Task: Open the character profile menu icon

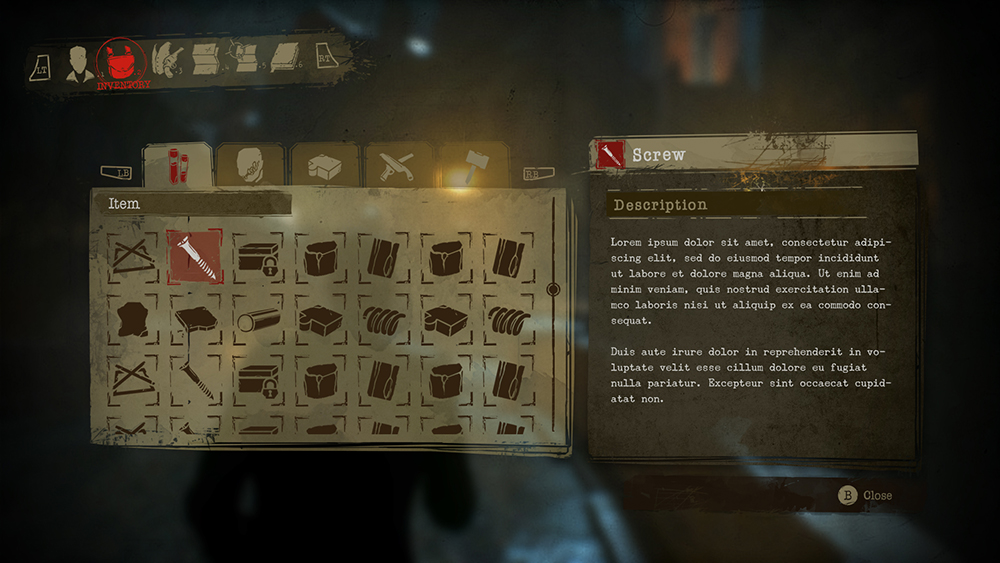Action: (80, 64)
